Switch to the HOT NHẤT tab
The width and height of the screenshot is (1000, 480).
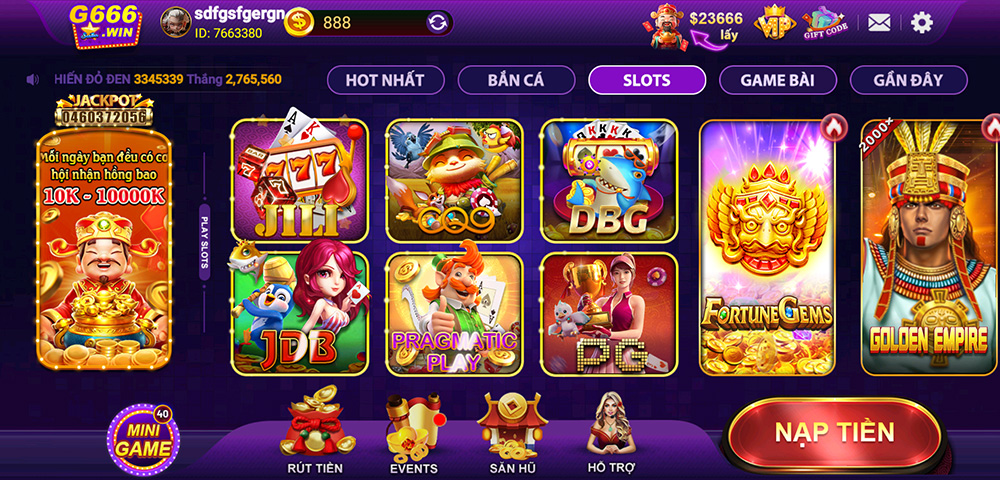(385, 80)
